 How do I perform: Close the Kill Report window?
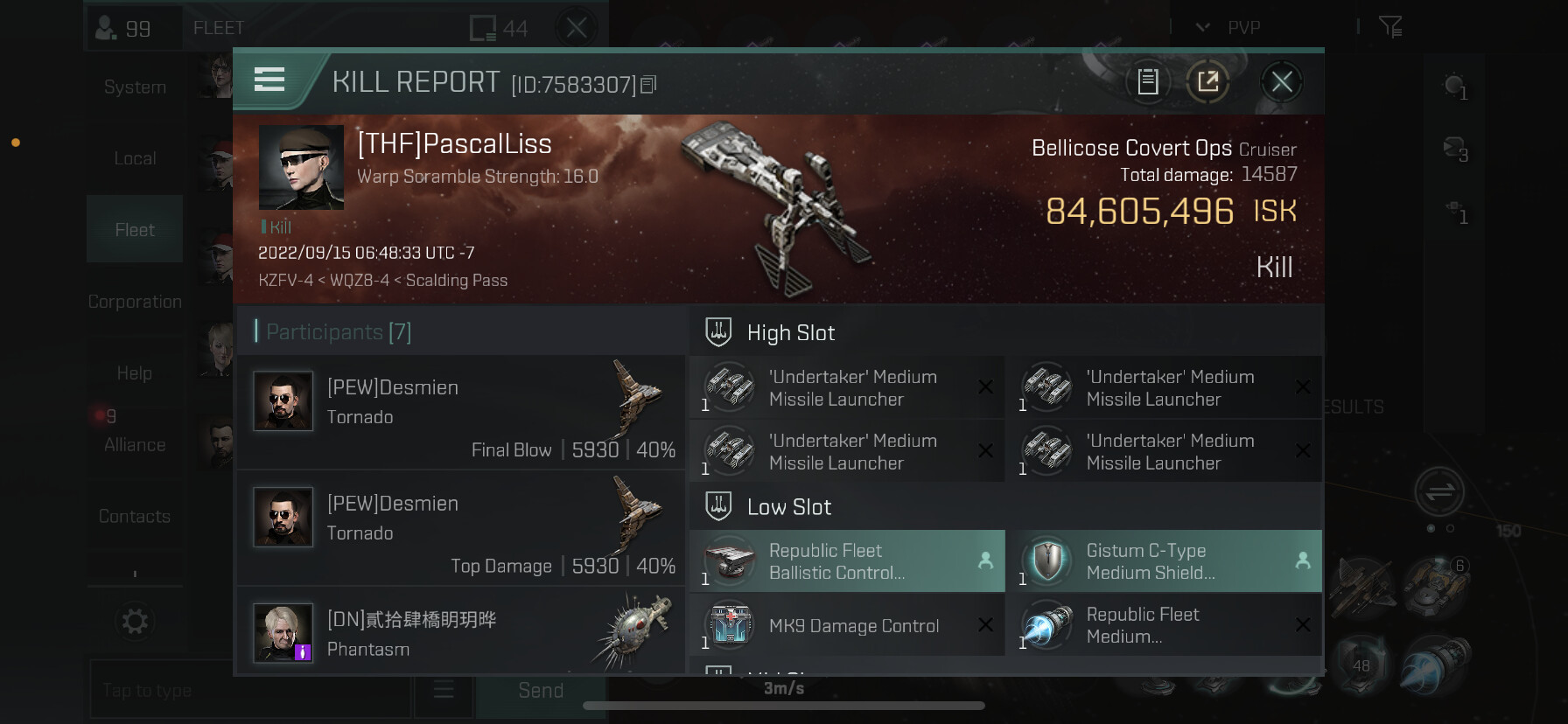click(1282, 82)
